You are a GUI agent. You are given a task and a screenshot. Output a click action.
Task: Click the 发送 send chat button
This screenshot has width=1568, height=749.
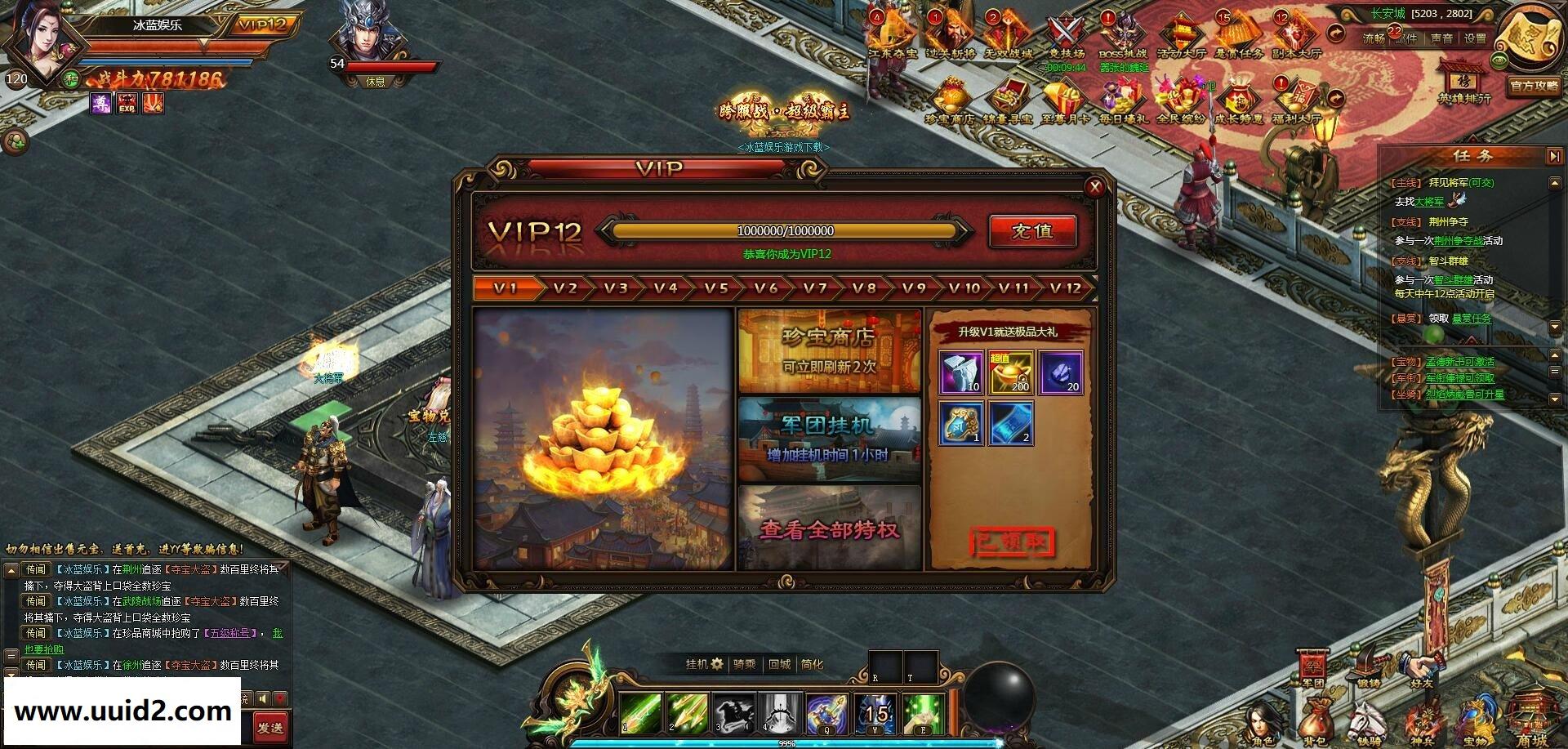click(269, 726)
